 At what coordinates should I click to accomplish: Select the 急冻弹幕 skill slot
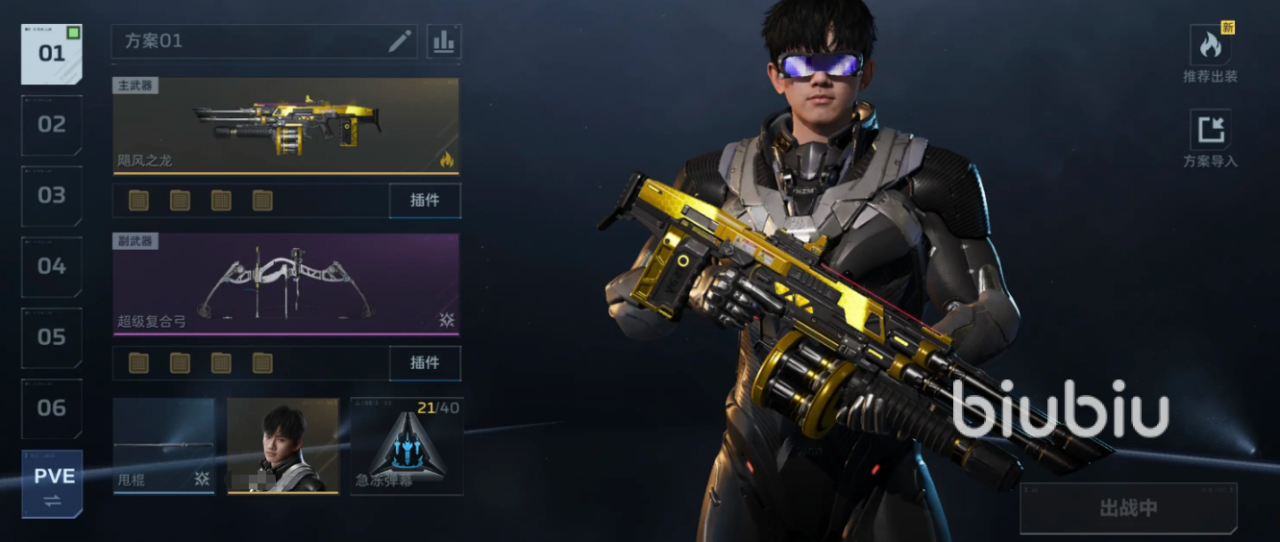pos(406,446)
